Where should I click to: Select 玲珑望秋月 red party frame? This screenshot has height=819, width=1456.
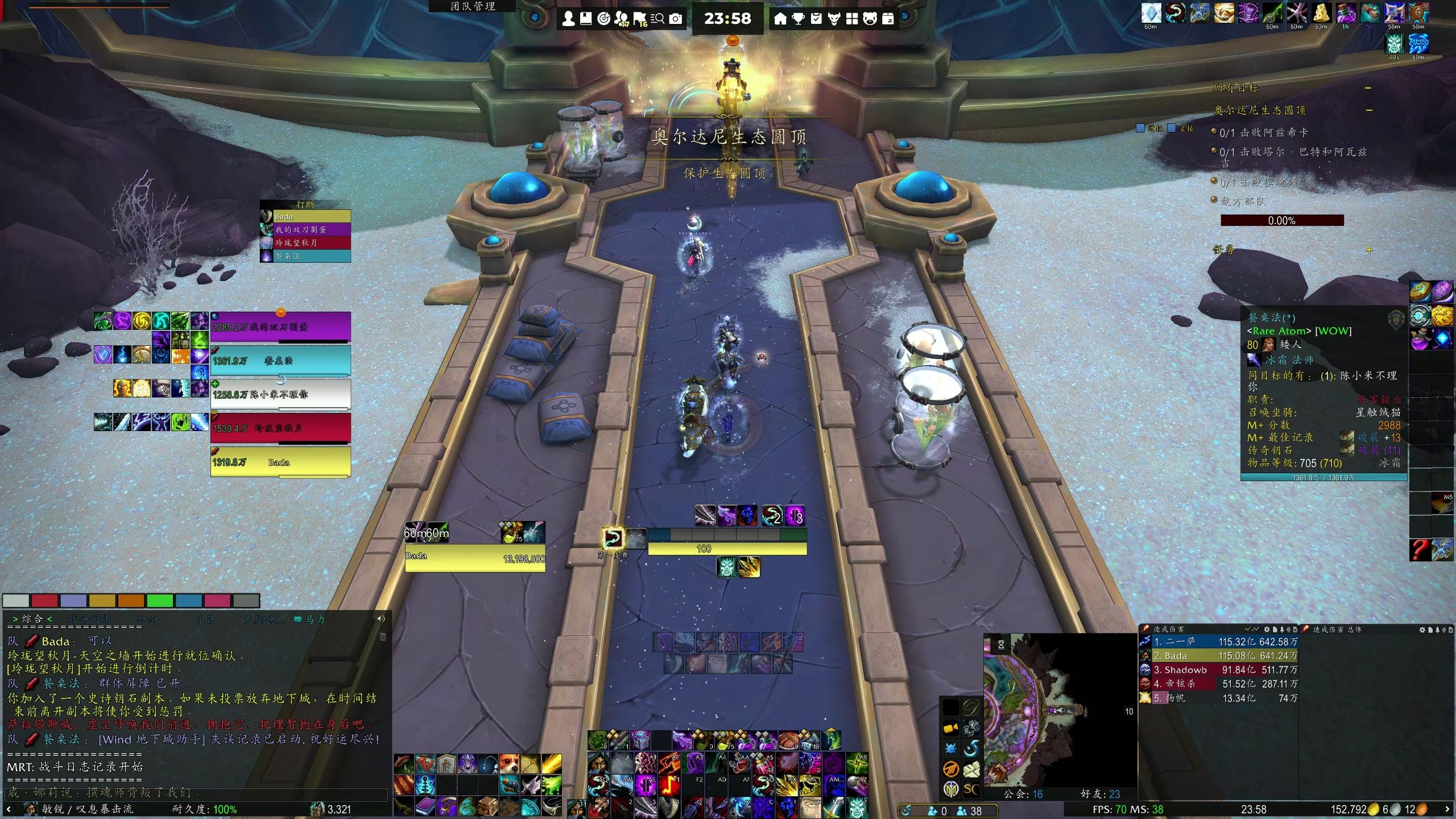[x=280, y=428]
